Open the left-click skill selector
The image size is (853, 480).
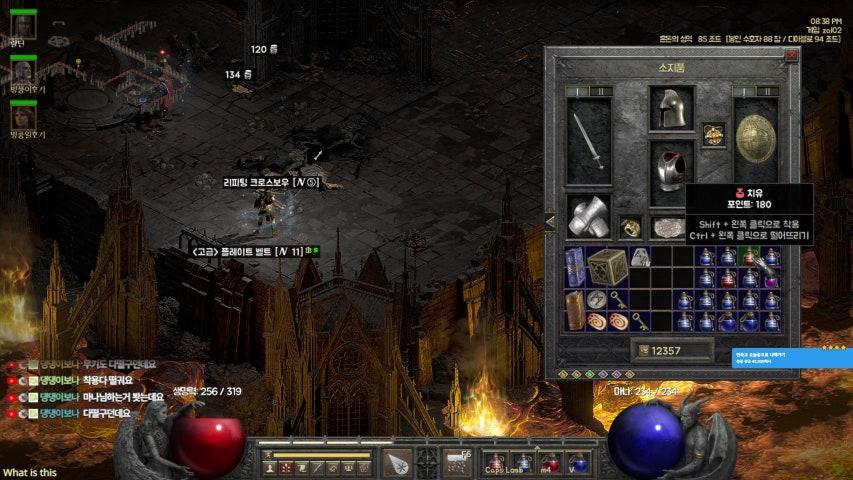397,463
